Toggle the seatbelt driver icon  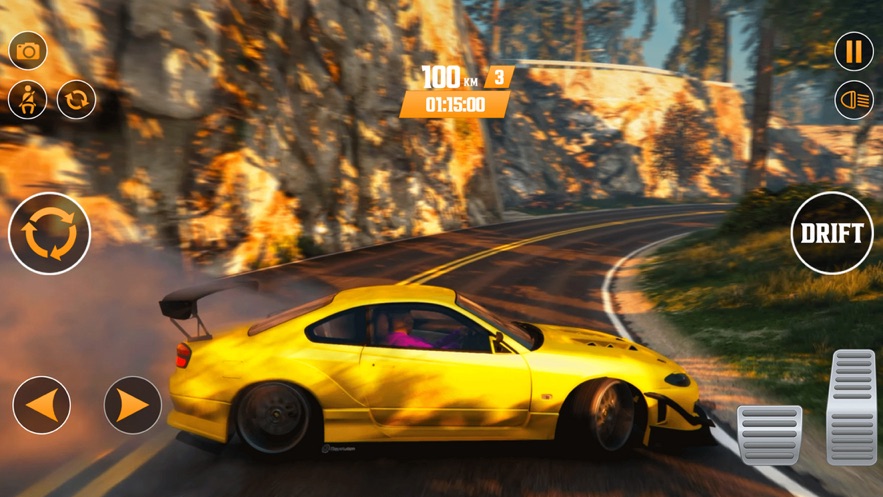click(28, 100)
